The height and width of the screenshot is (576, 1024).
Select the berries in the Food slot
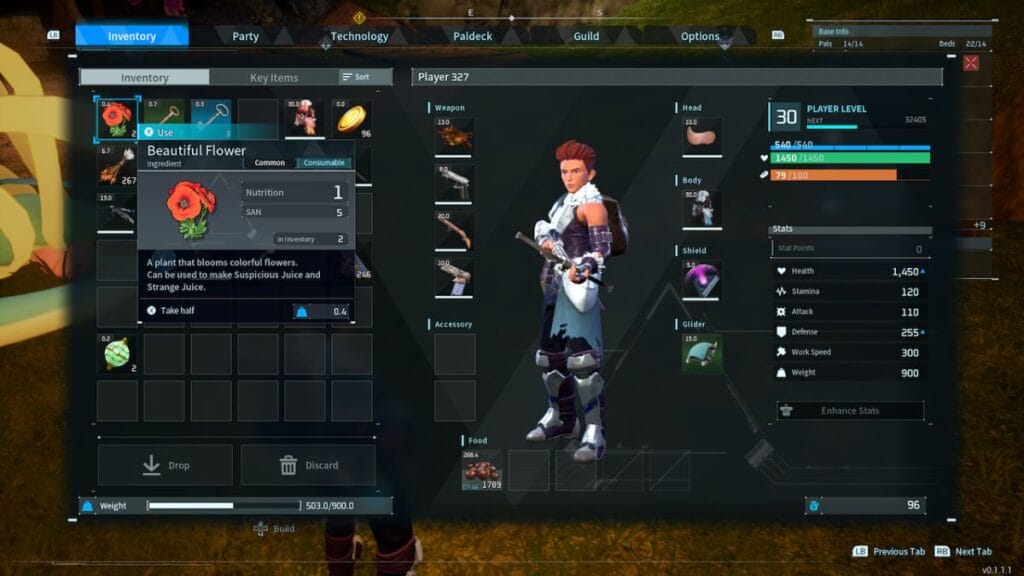click(482, 470)
